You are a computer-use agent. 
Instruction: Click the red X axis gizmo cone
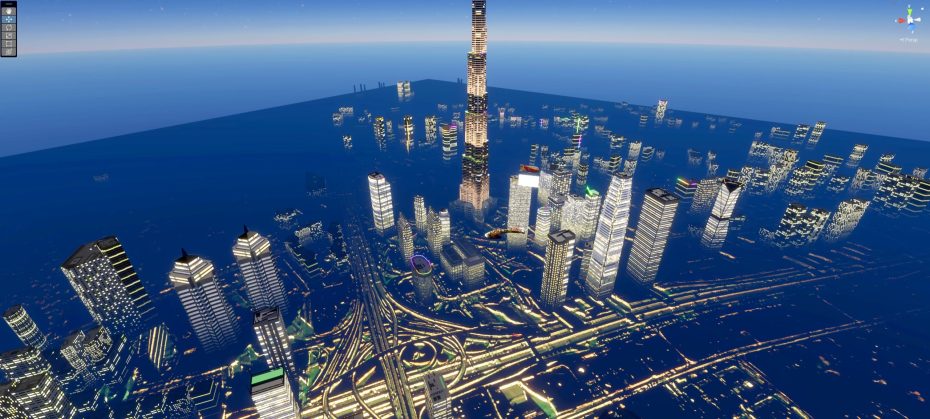[x=900, y=19]
